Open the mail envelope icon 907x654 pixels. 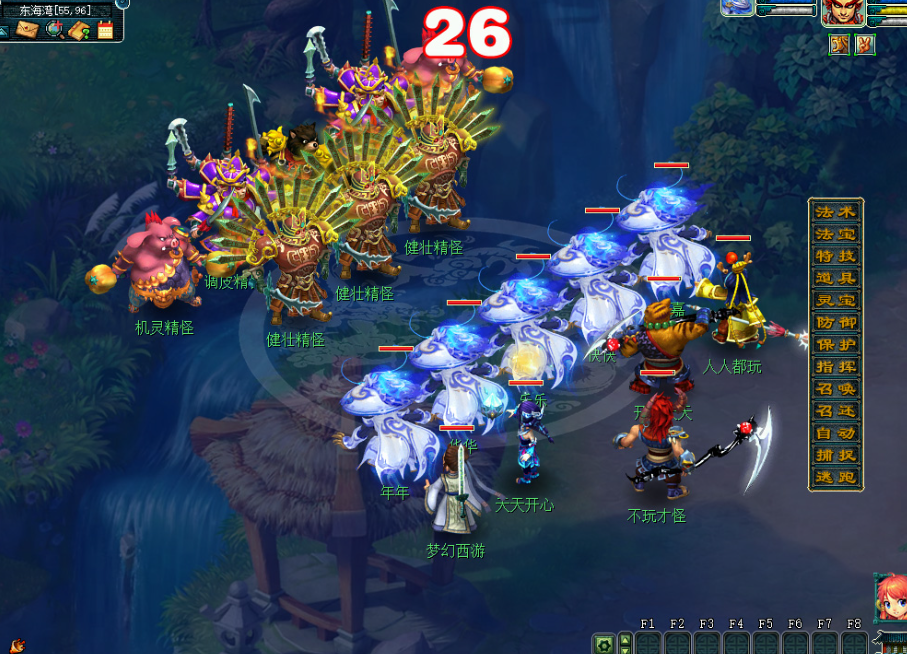coord(27,29)
